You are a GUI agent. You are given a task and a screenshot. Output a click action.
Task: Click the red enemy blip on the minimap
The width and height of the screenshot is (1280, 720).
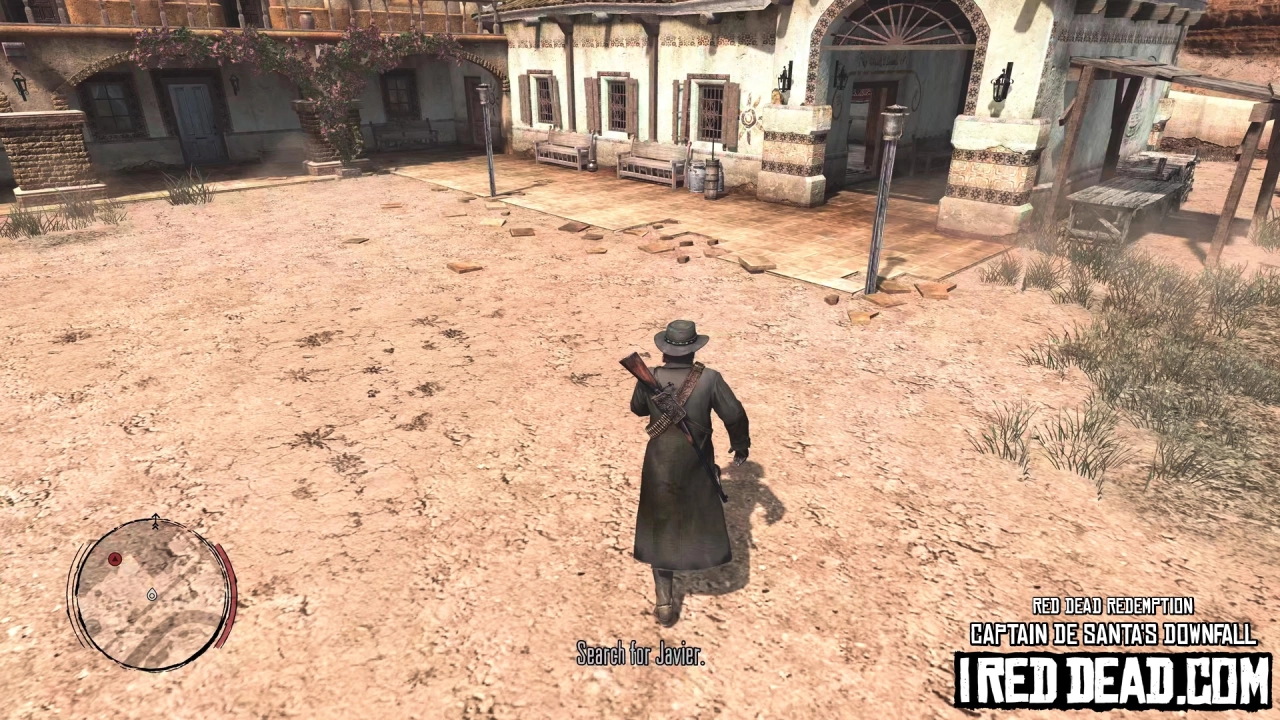coord(116,560)
